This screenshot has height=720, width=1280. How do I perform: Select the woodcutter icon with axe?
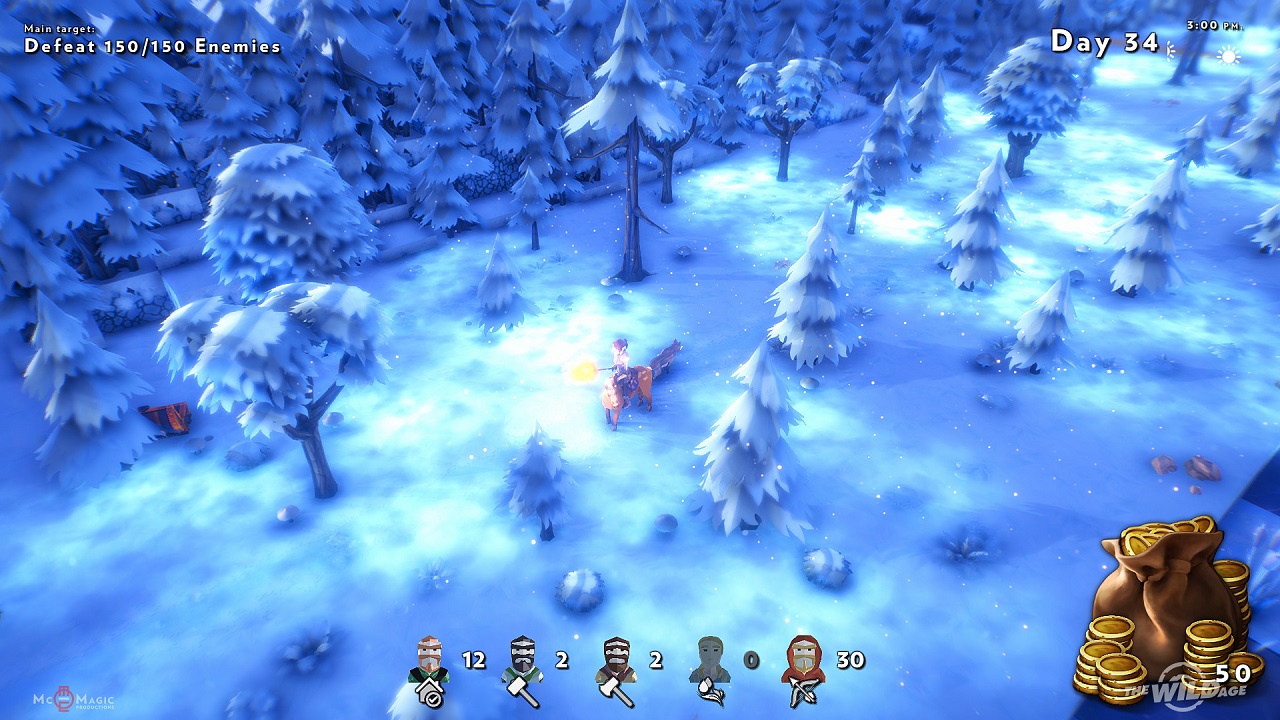pos(616,667)
